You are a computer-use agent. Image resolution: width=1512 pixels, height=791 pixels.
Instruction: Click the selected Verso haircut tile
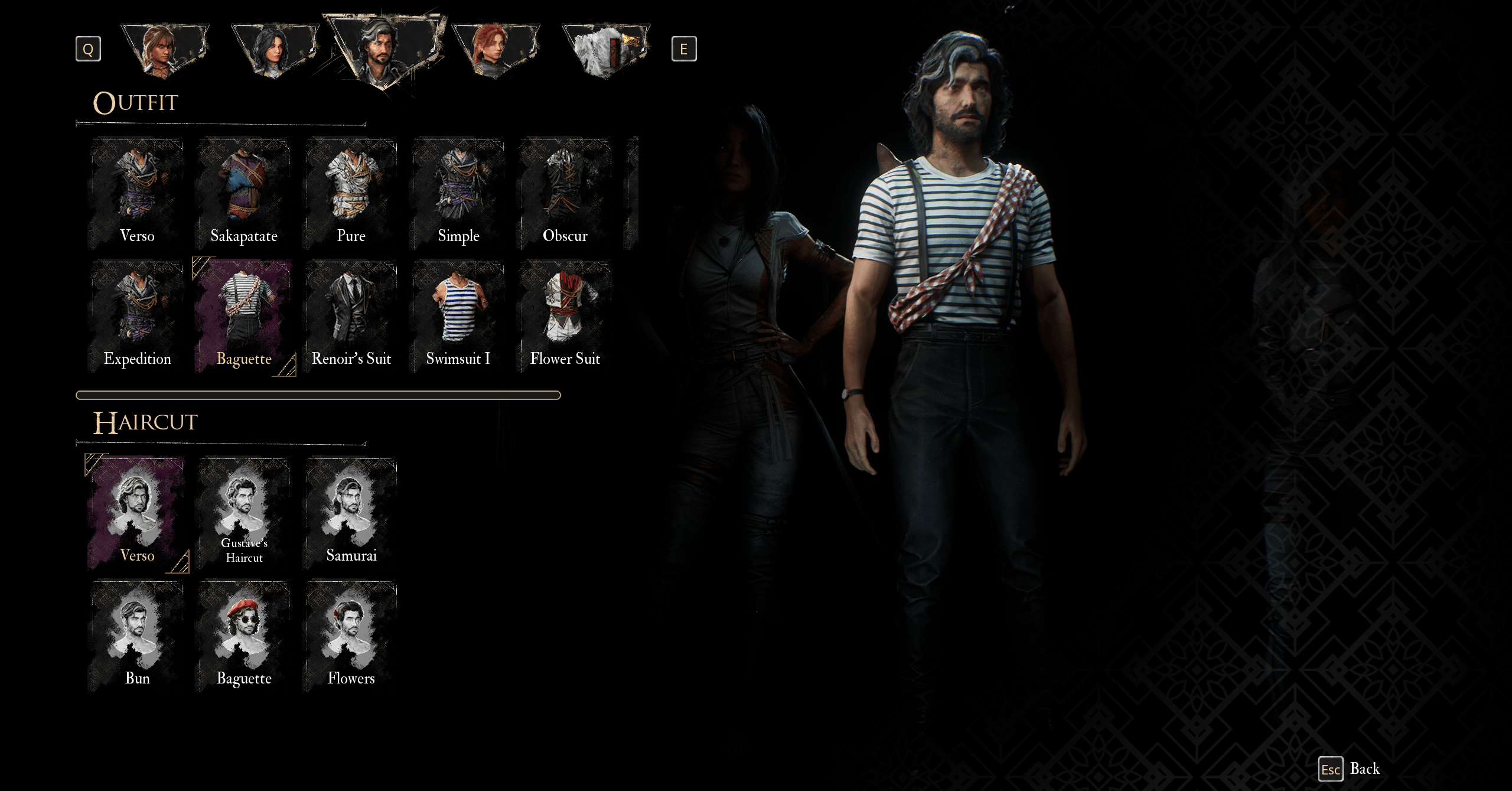click(x=137, y=514)
